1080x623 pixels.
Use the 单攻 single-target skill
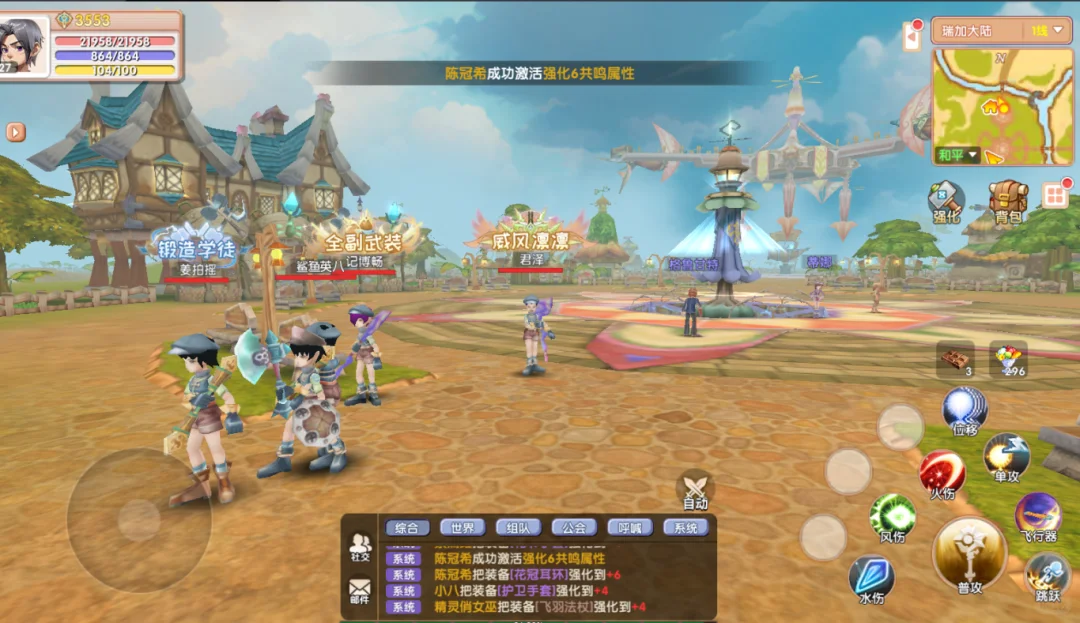pos(1006,458)
